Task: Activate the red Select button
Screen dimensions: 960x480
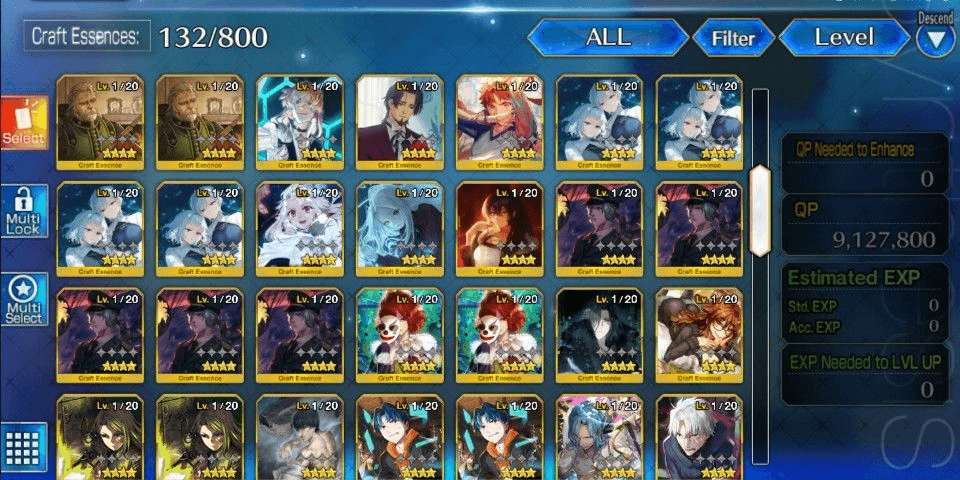Action: coord(23,124)
